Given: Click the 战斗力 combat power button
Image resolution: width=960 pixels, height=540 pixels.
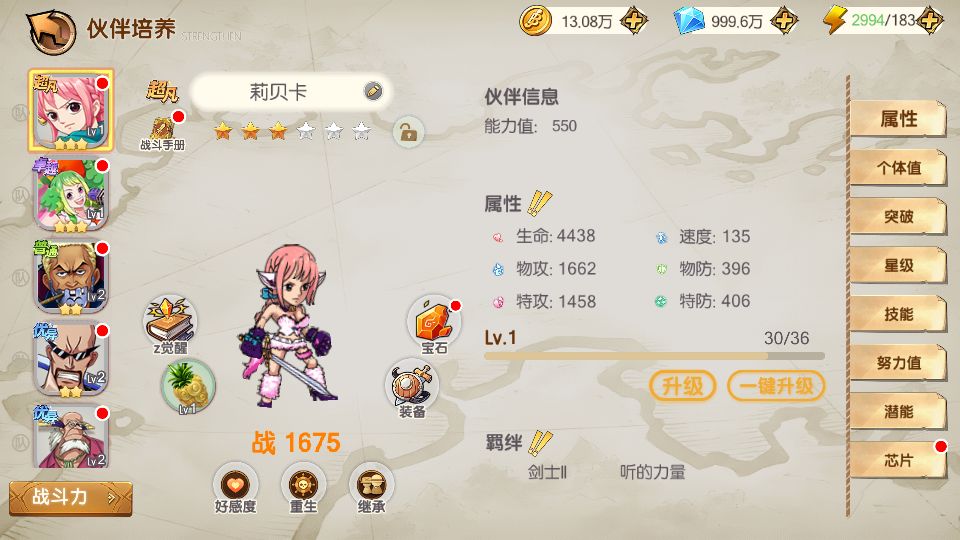Looking at the screenshot, I should [70, 497].
